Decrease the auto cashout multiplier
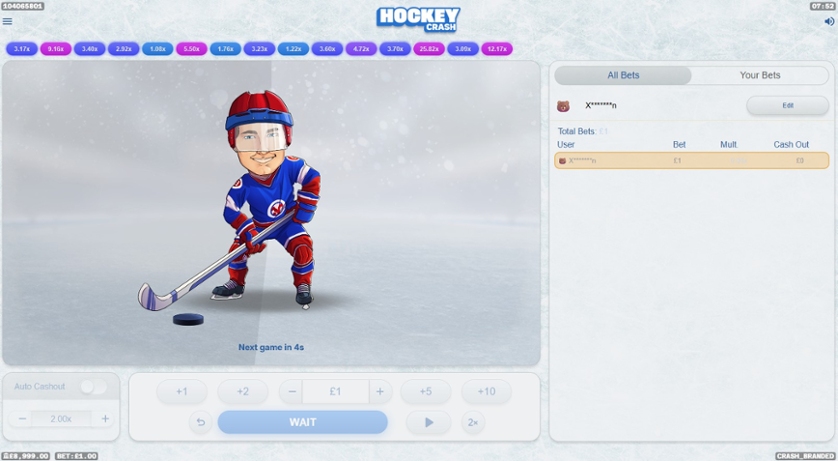 (23, 419)
